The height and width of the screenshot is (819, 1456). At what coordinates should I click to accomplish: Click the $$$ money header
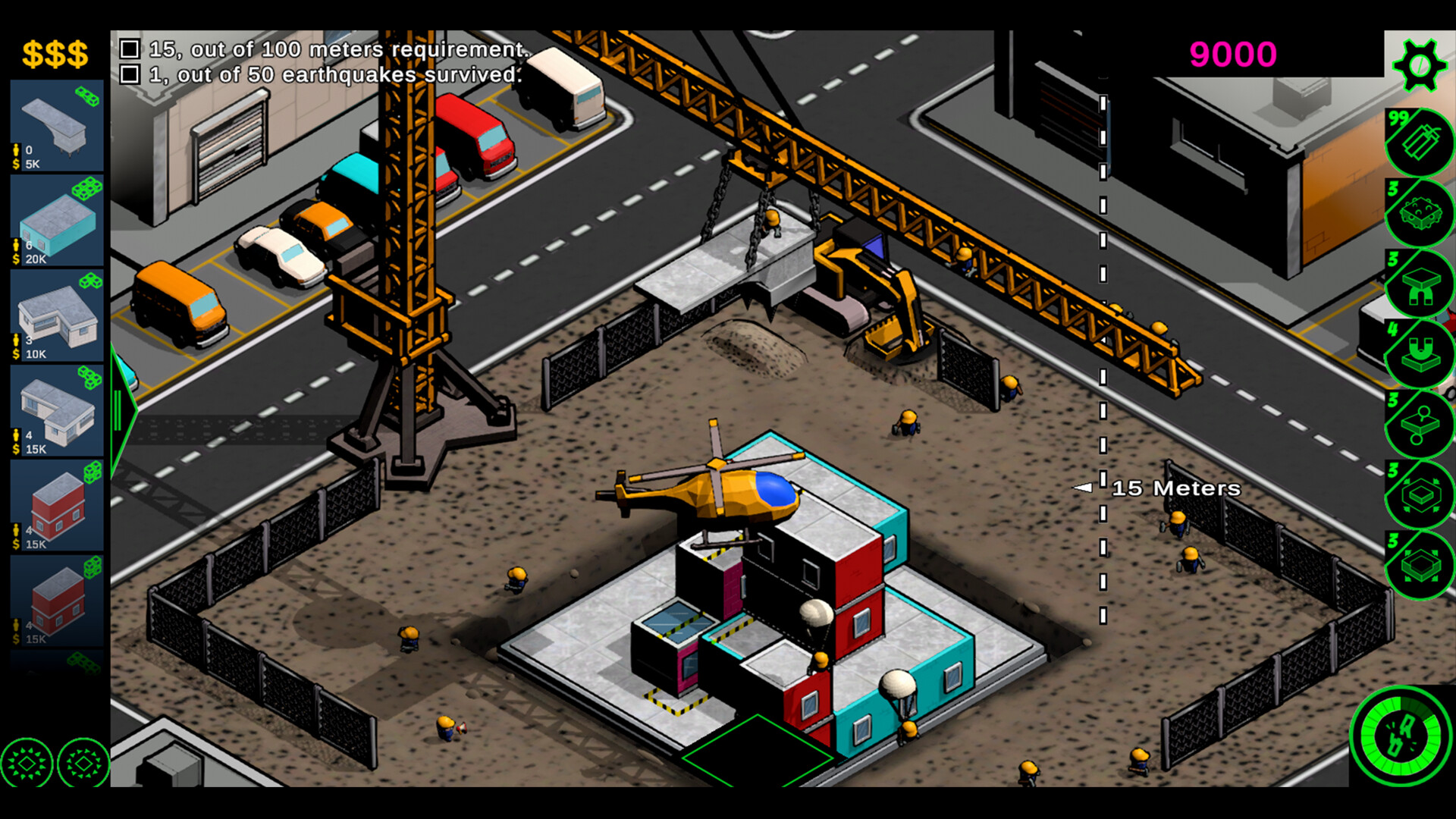pos(55,52)
